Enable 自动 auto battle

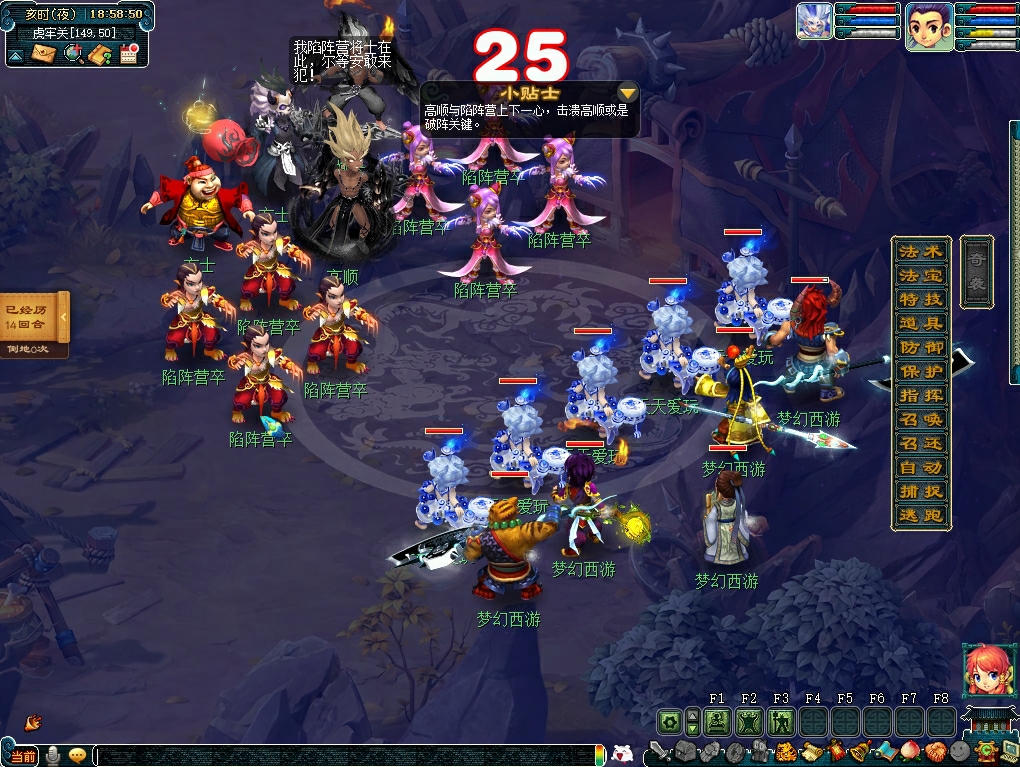tap(921, 468)
